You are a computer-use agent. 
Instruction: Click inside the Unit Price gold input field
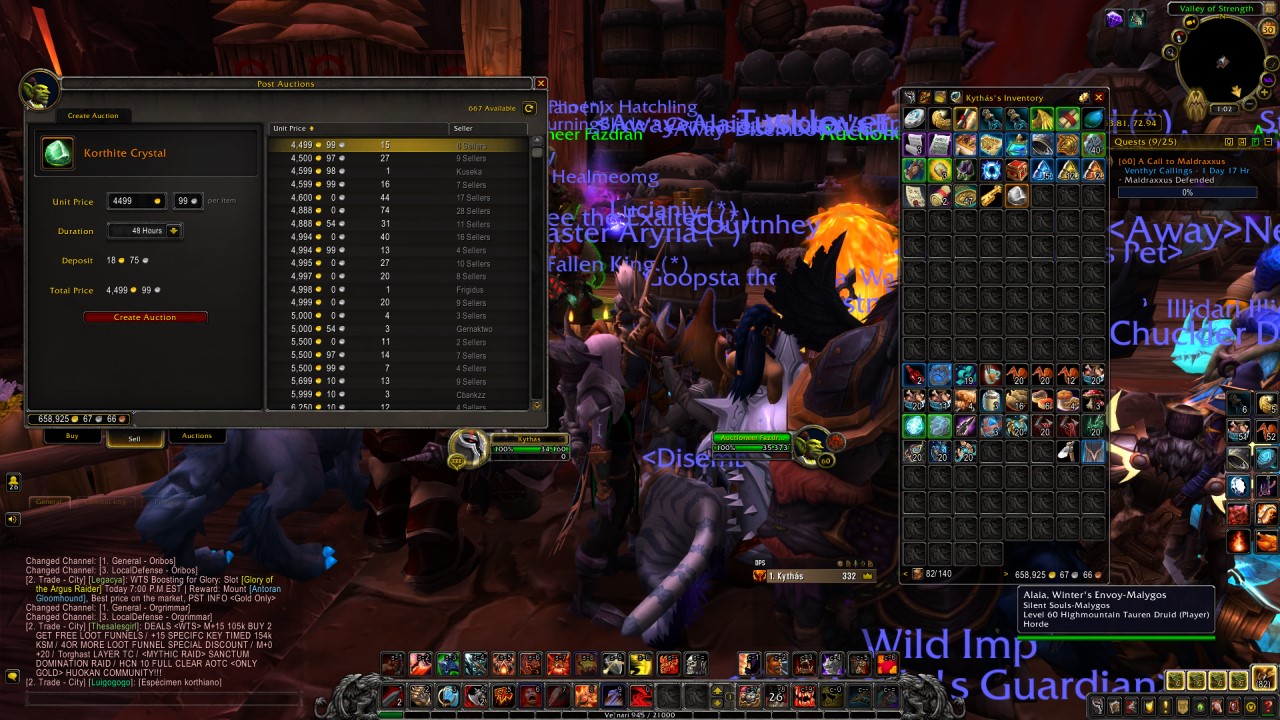[135, 201]
